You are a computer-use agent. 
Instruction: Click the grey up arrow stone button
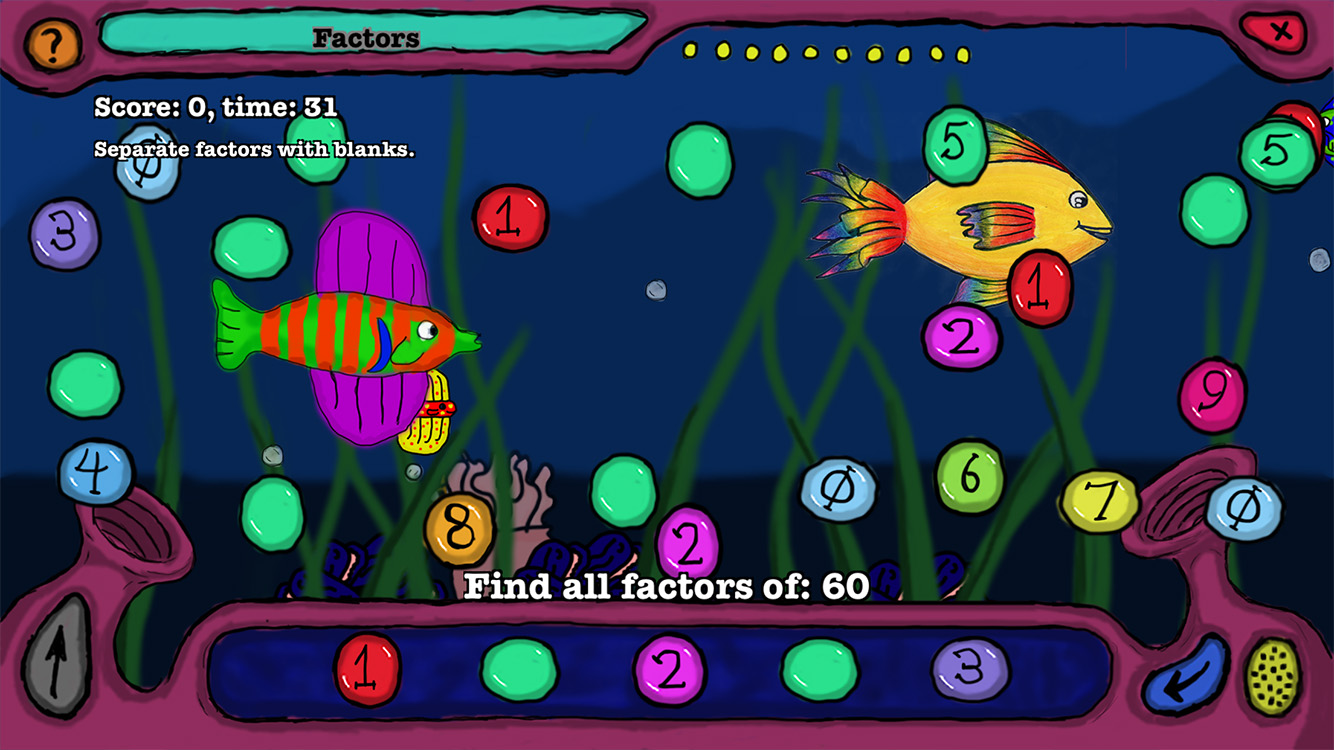coord(56,661)
